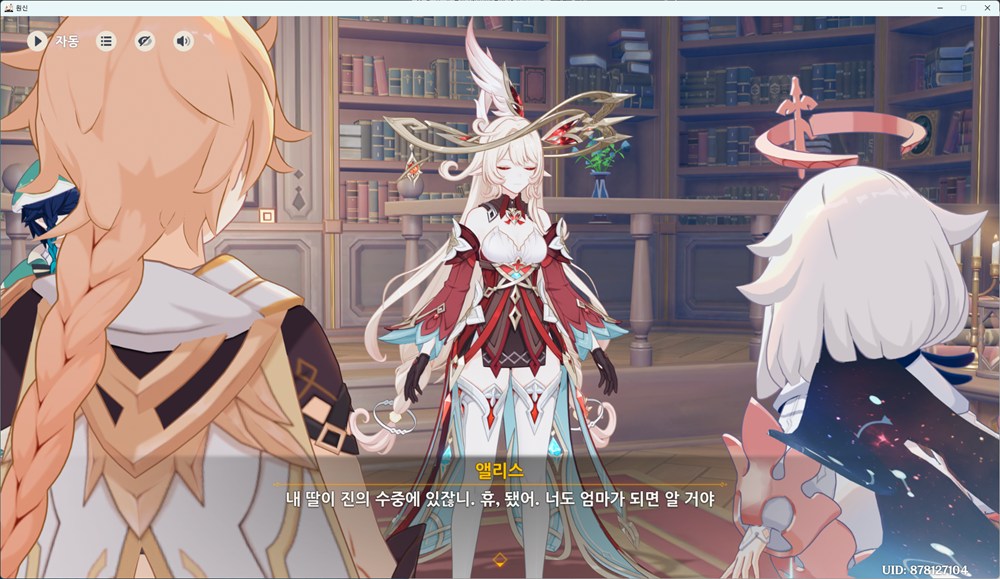
Task: Close the game window
Action: [986, 7]
